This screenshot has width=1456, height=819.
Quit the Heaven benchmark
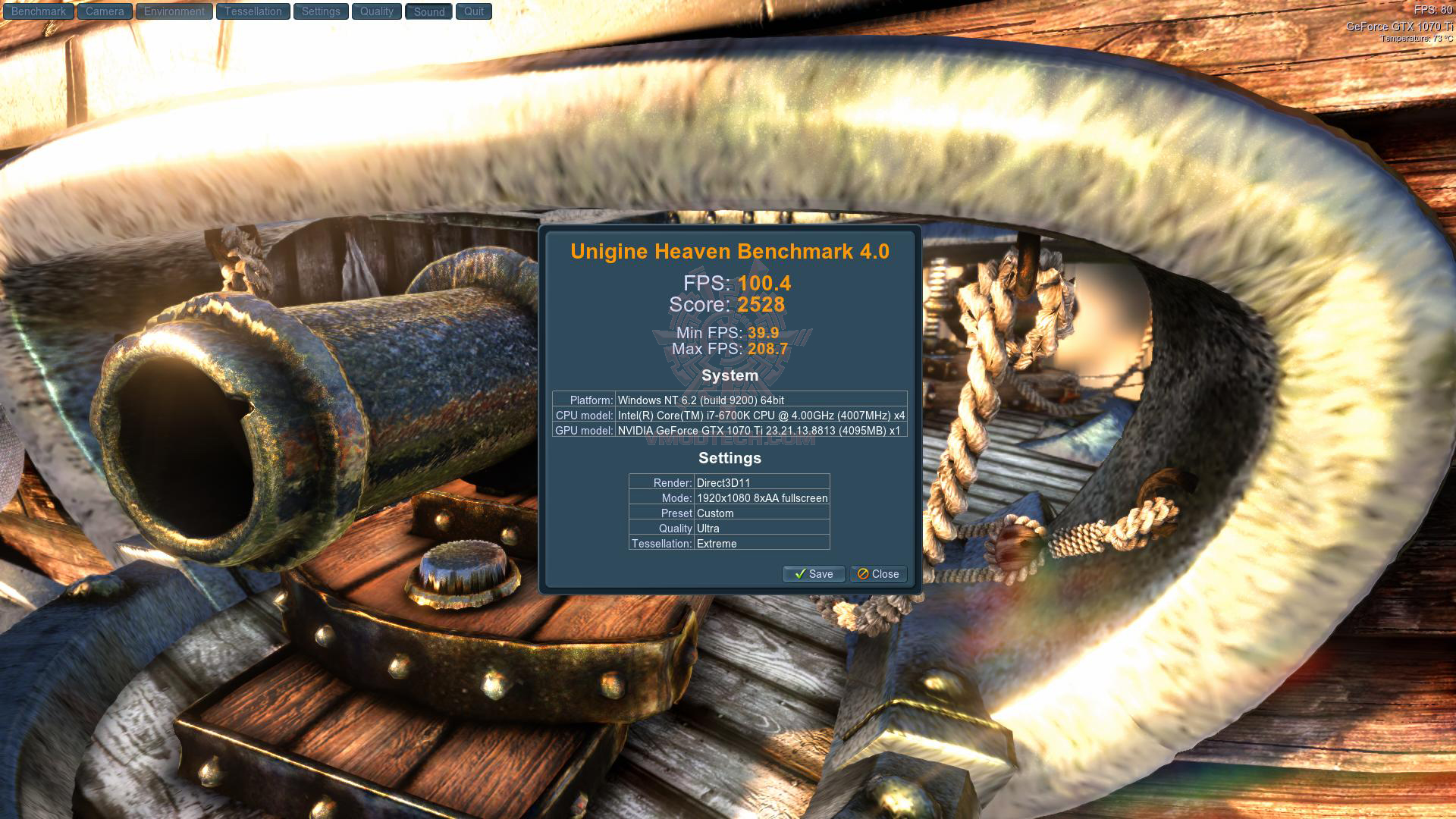[x=474, y=11]
